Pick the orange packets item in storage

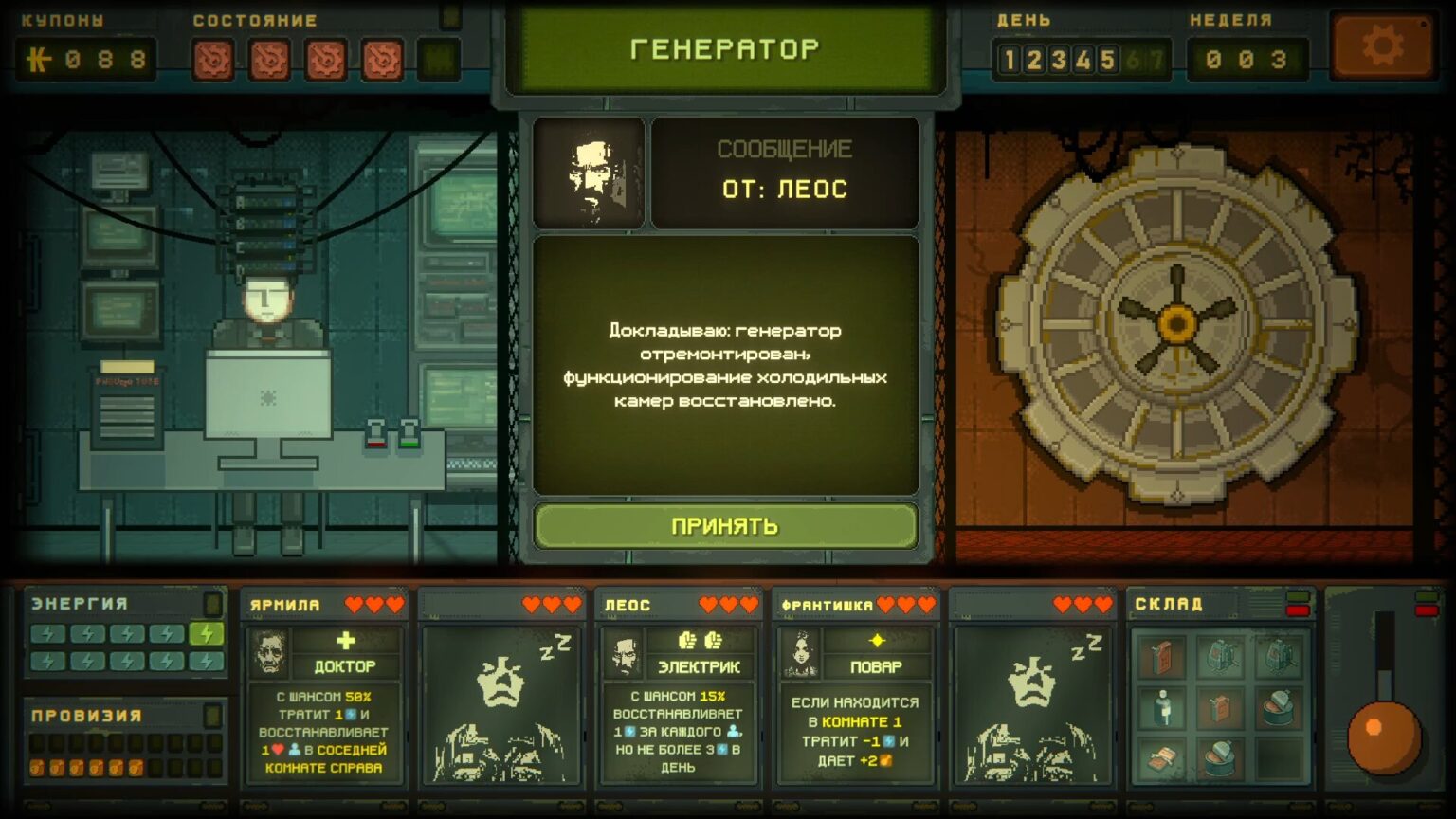coord(1162,758)
